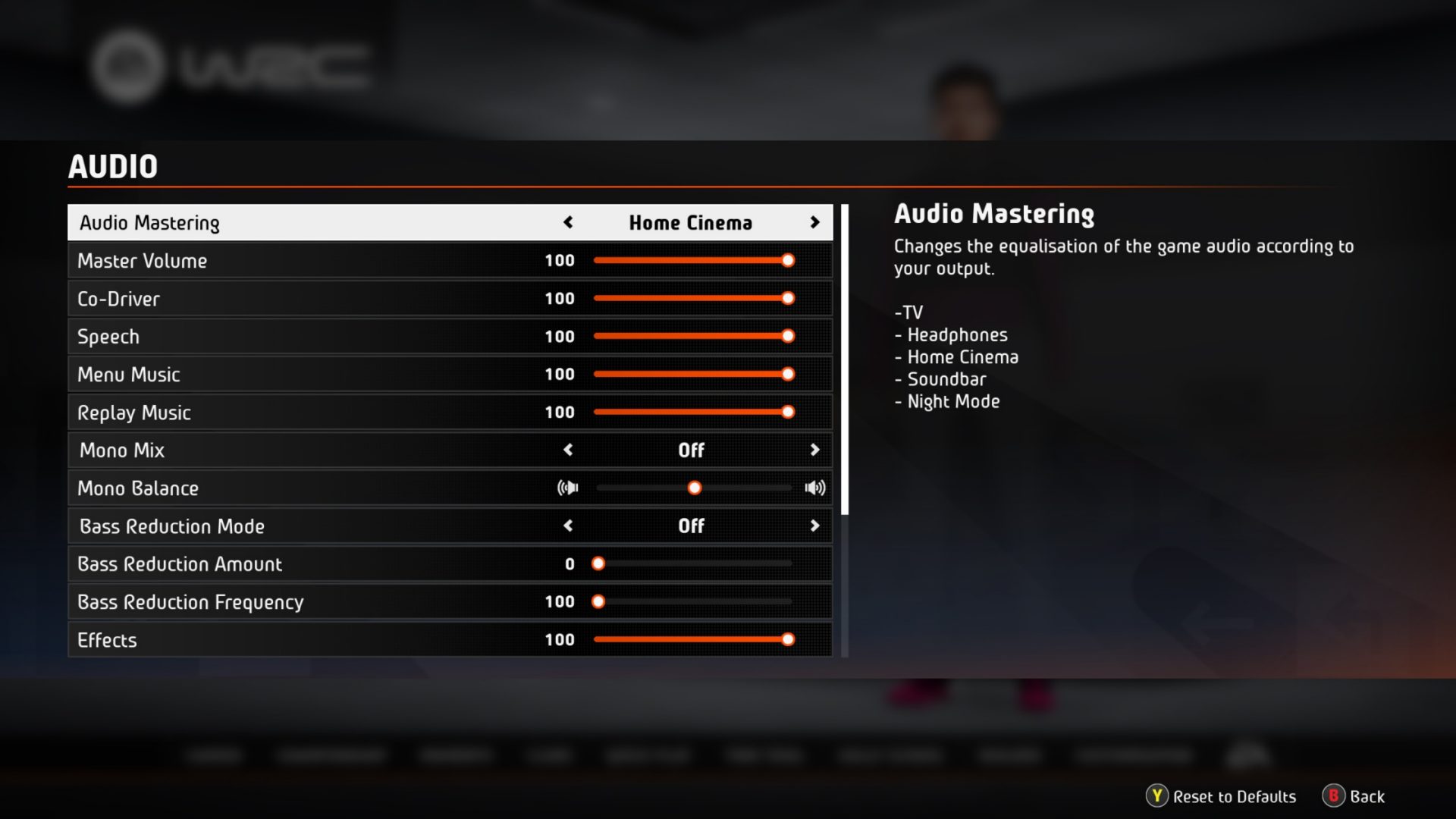Click the Effects slider handle
This screenshot has height=819, width=1456.
click(x=789, y=639)
